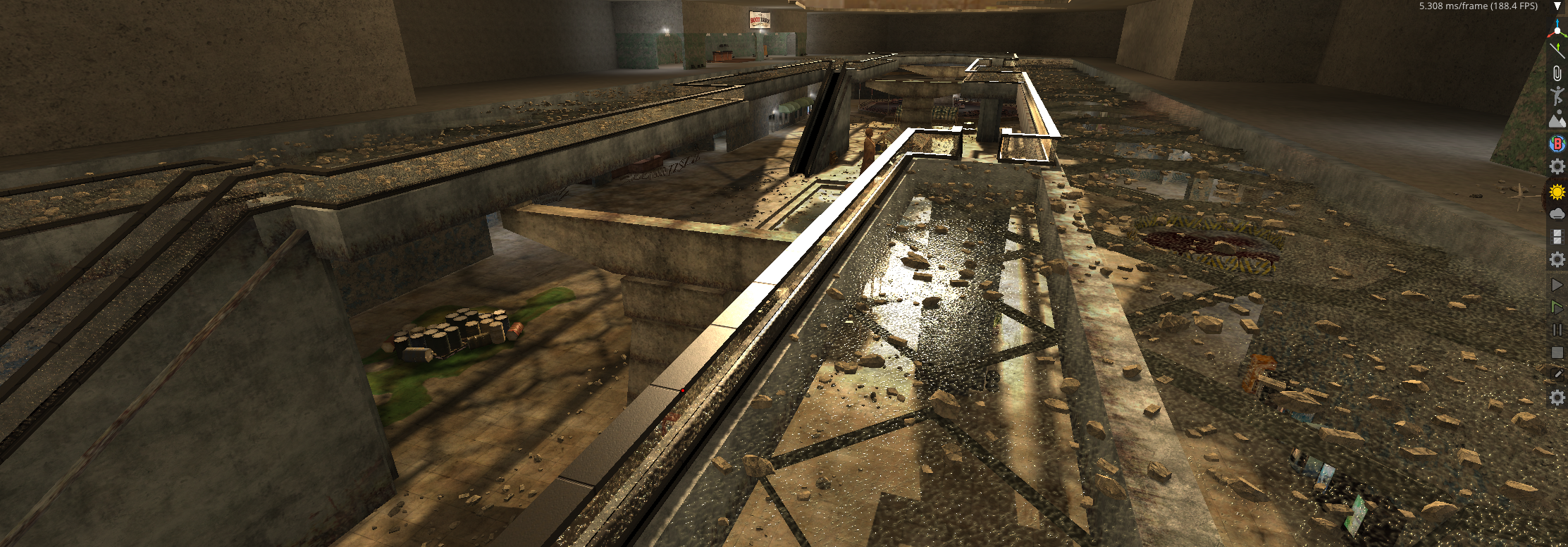Open the gear settings beside the film strip
Viewport: 1568px width, 547px height.
click(1557, 260)
